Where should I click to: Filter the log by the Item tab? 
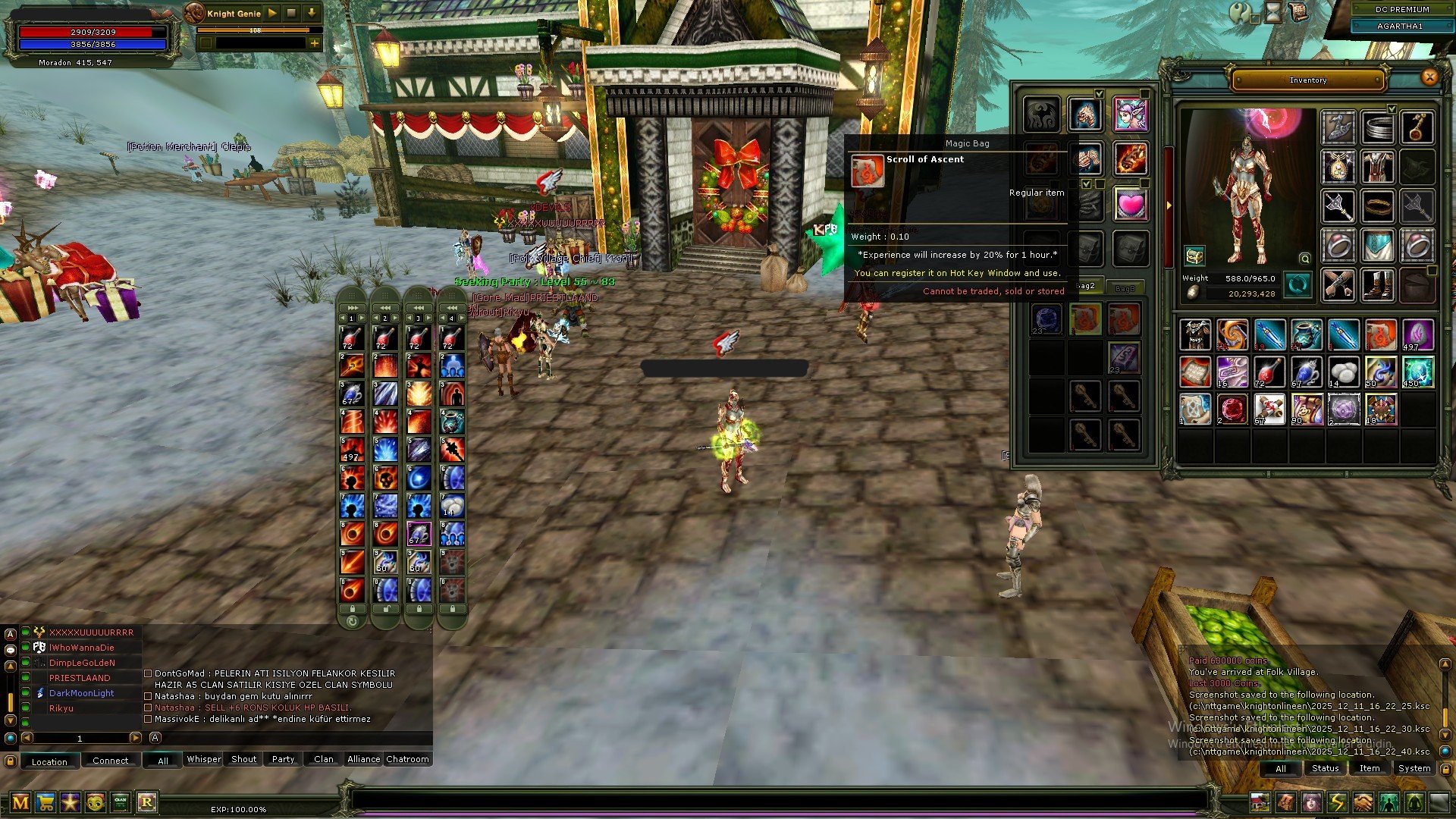[x=1369, y=768]
